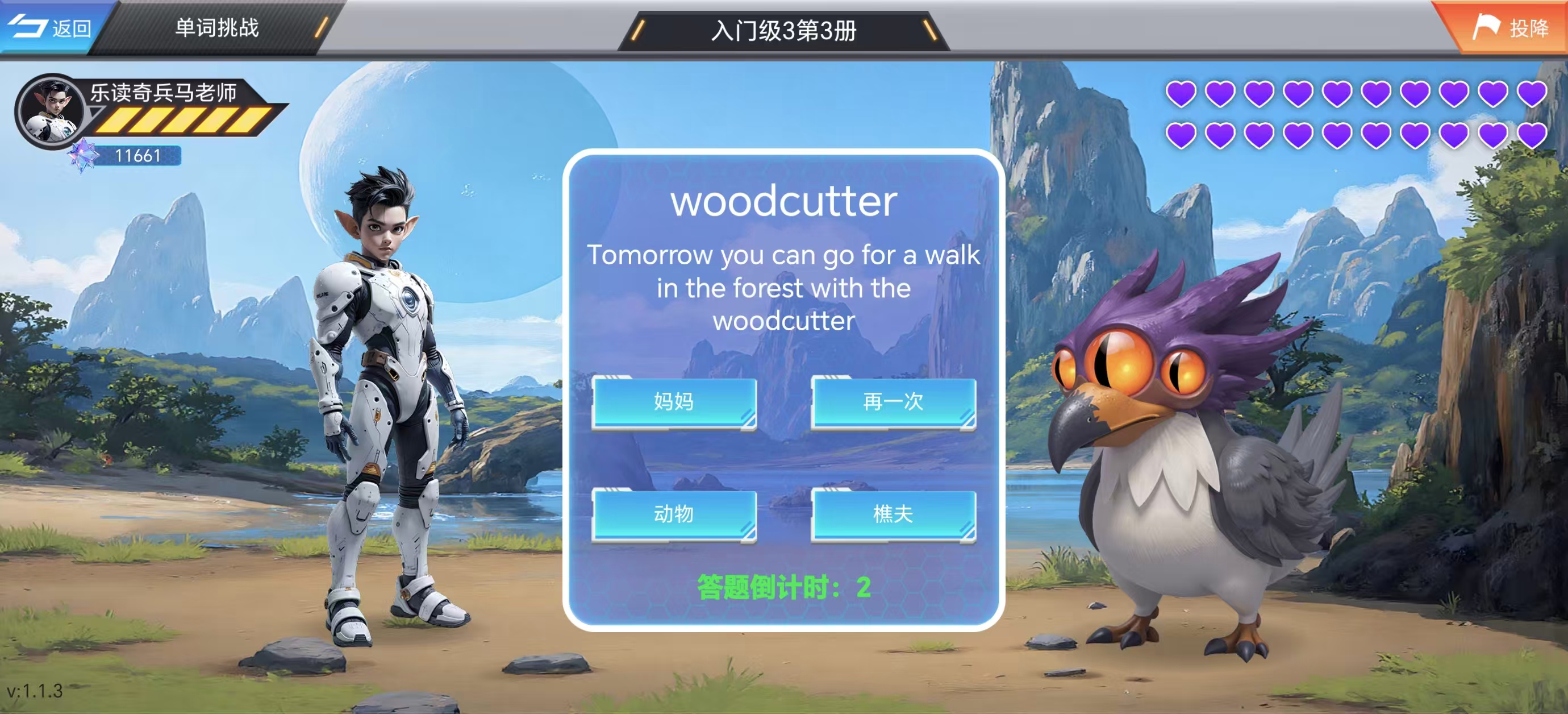Surrender with the 投降 flag button
Image resolution: width=1568 pixels, height=714 pixels.
point(1509,27)
